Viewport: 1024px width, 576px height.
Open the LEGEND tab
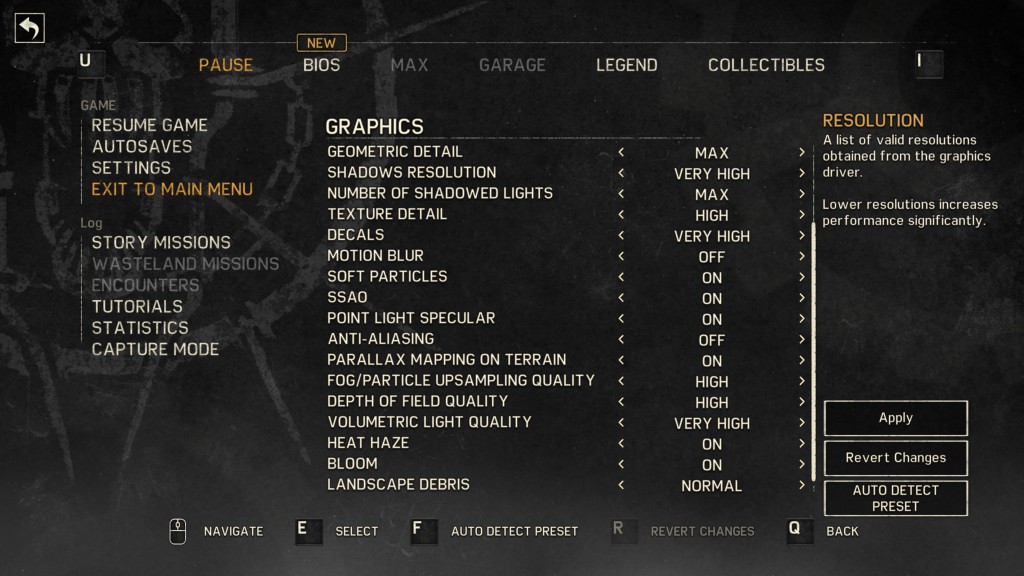pos(626,65)
